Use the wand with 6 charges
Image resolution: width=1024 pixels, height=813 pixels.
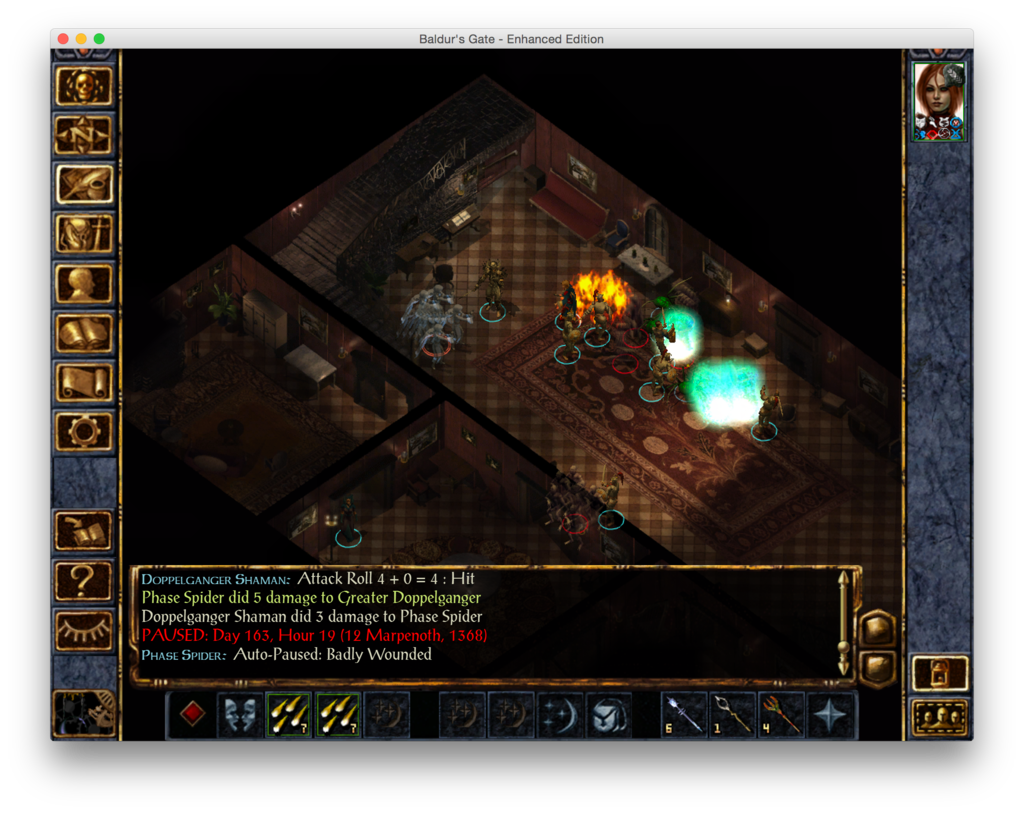click(x=685, y=715)
